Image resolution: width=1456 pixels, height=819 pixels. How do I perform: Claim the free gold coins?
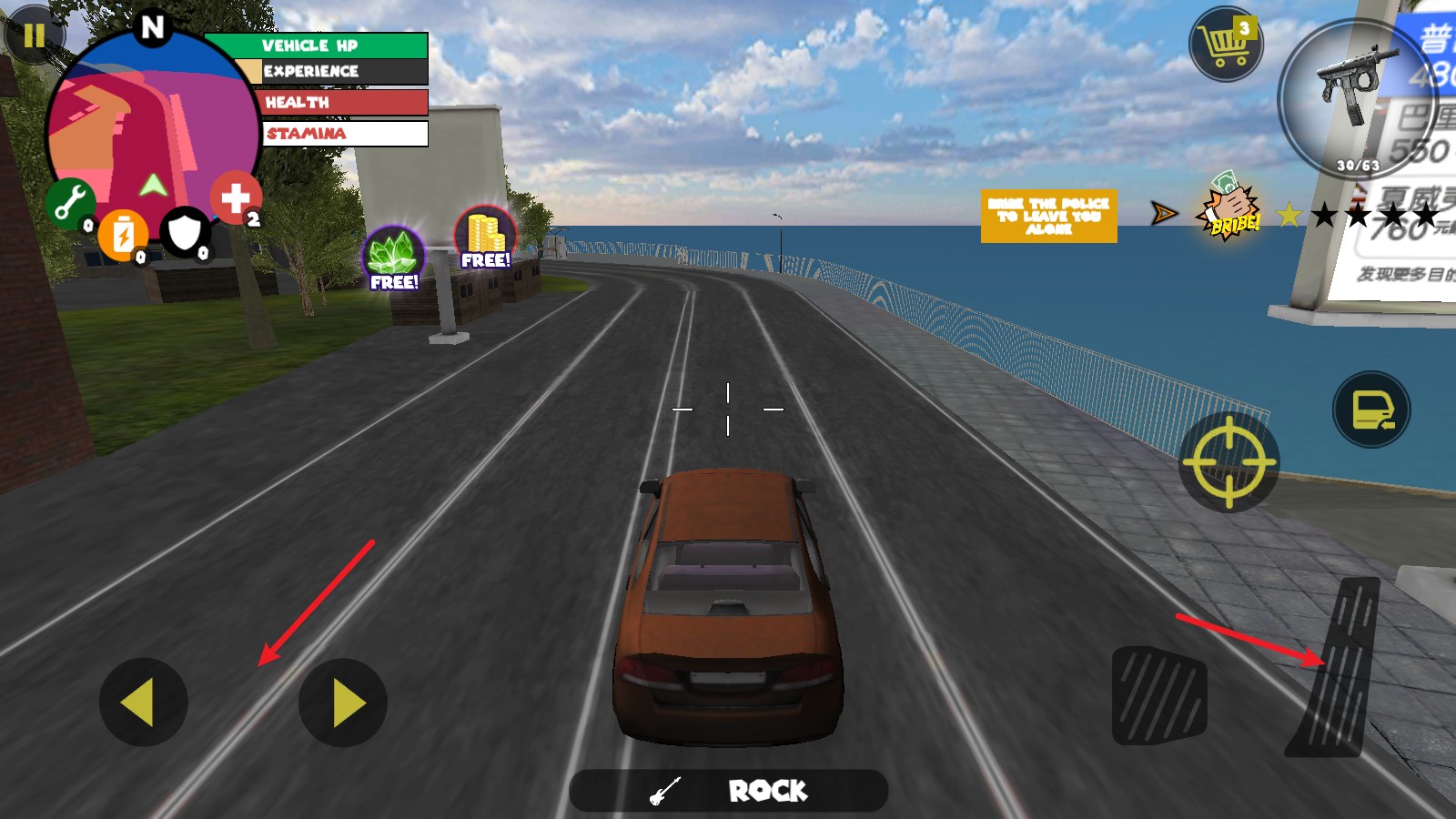486,238
